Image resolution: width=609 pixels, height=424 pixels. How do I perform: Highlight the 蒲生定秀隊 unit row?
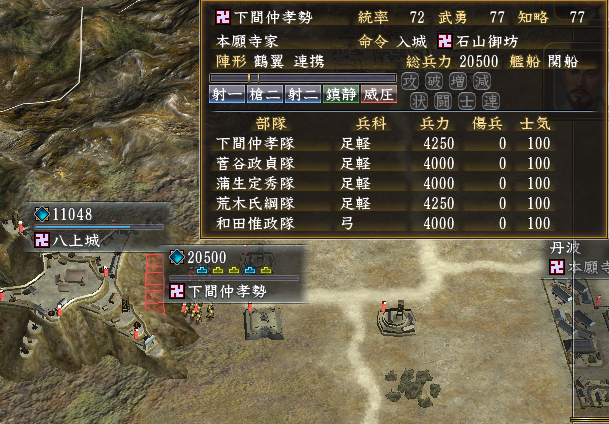pyautogui.click(x=380, y=183)
